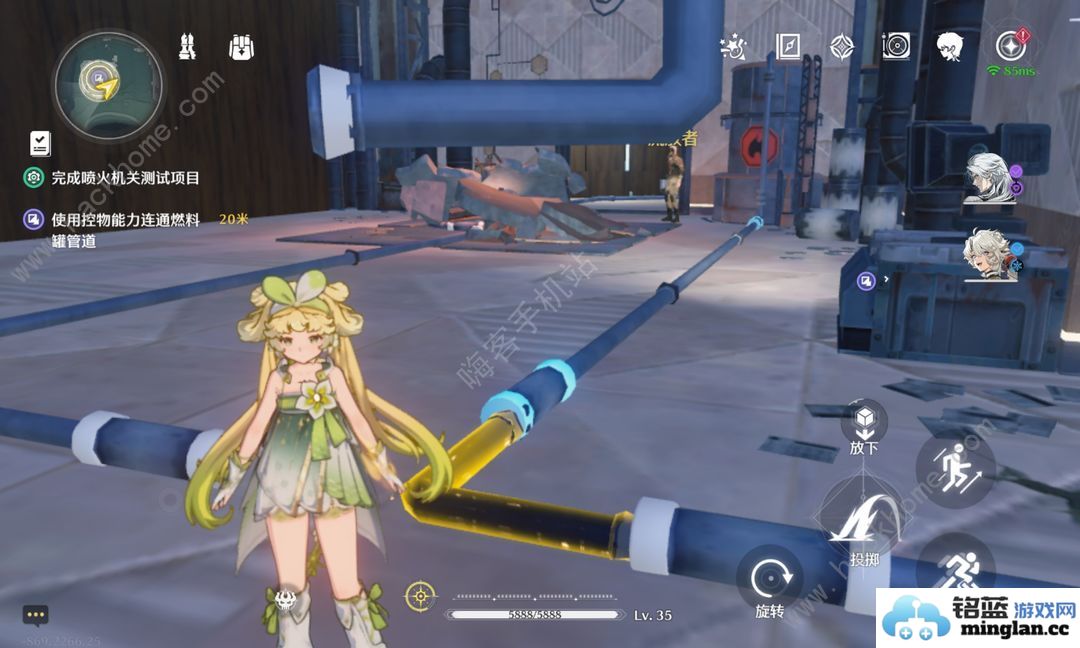The width and height of the screenshot is (1080, 648).
Task: Open the character head resonator menu
Action: coord(949,46)
